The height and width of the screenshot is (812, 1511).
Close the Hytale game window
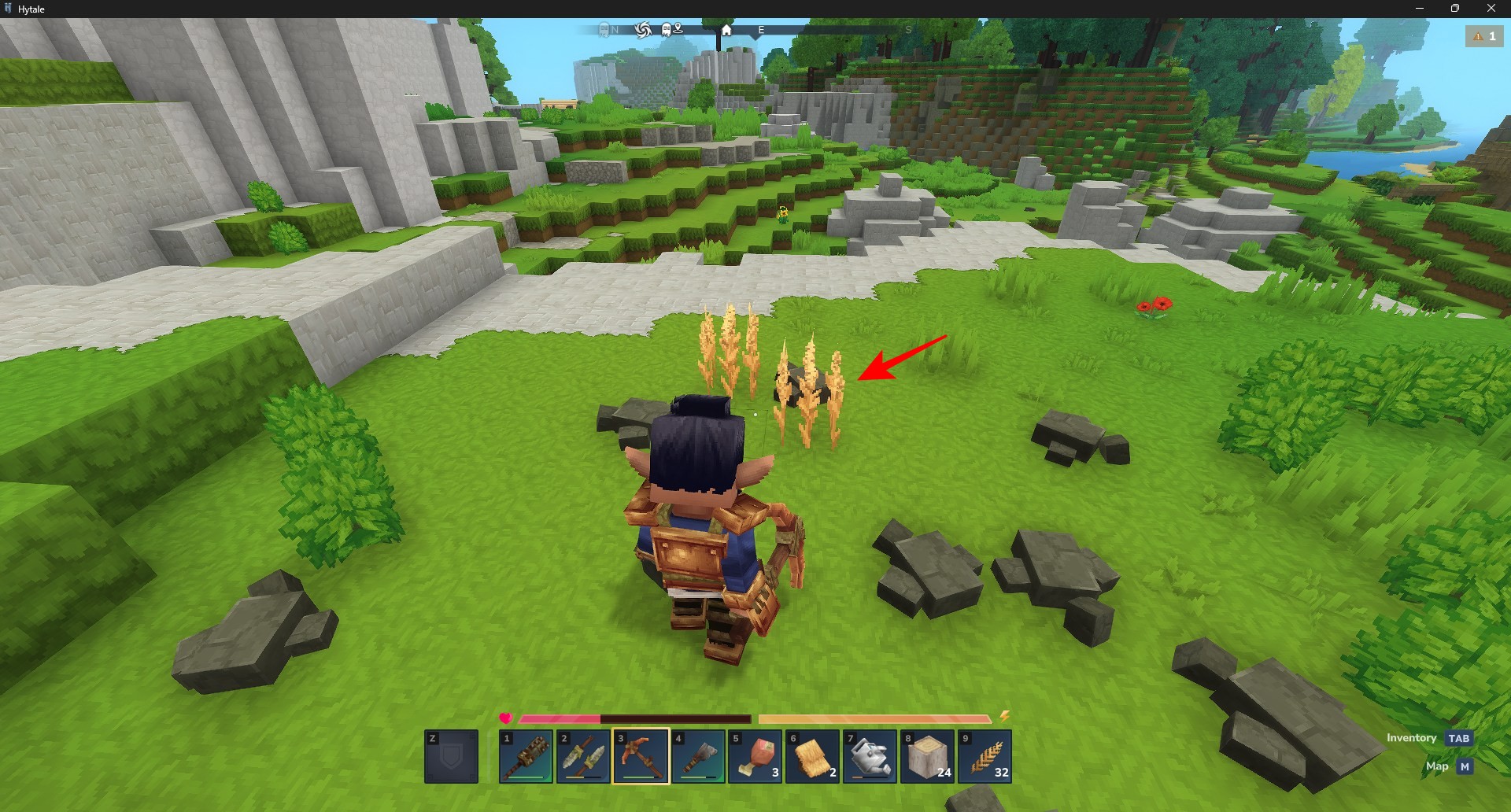pyautogui.click(x=1491, y=9)
